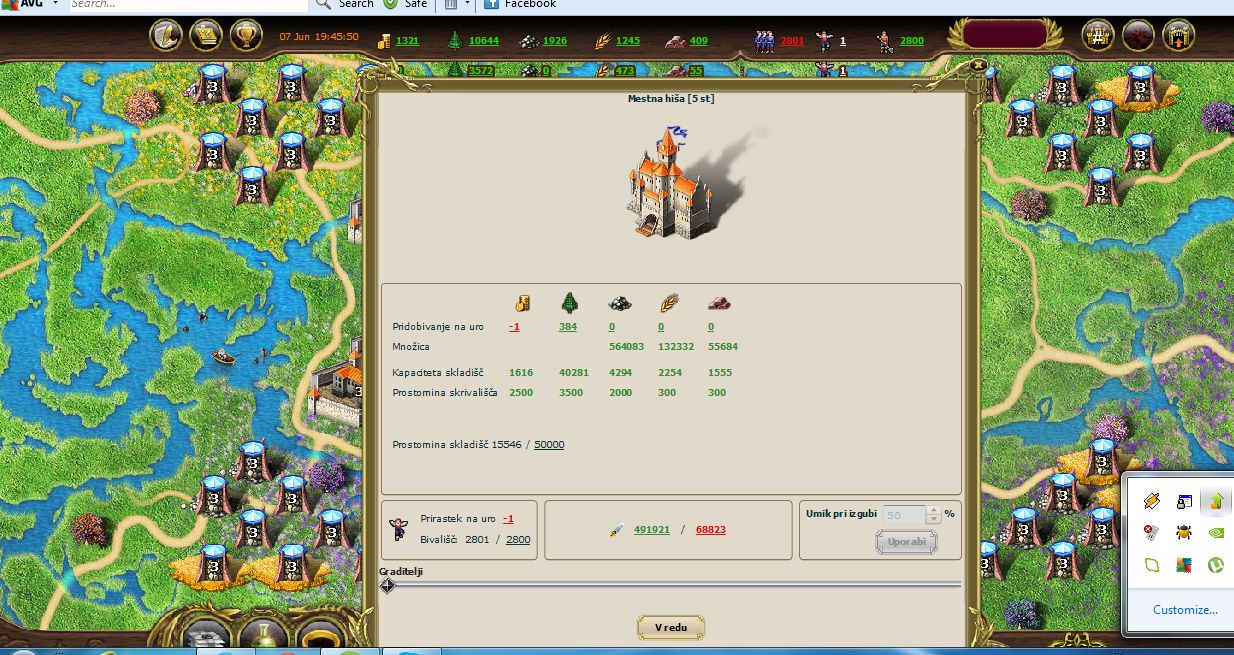1234x655 pixels.
Task: Click the retreat percentage input field
Action: pos(904,515)
